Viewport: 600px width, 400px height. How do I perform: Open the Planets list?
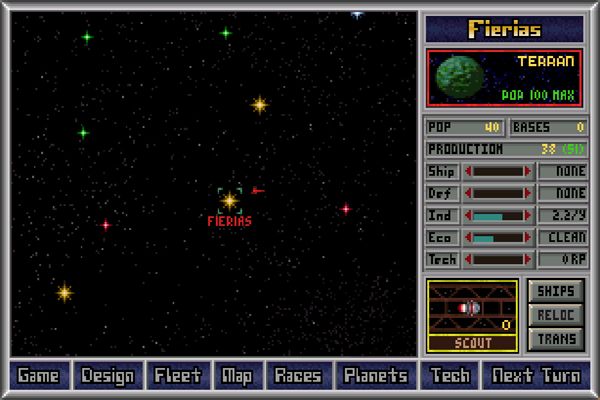[375, 376]
